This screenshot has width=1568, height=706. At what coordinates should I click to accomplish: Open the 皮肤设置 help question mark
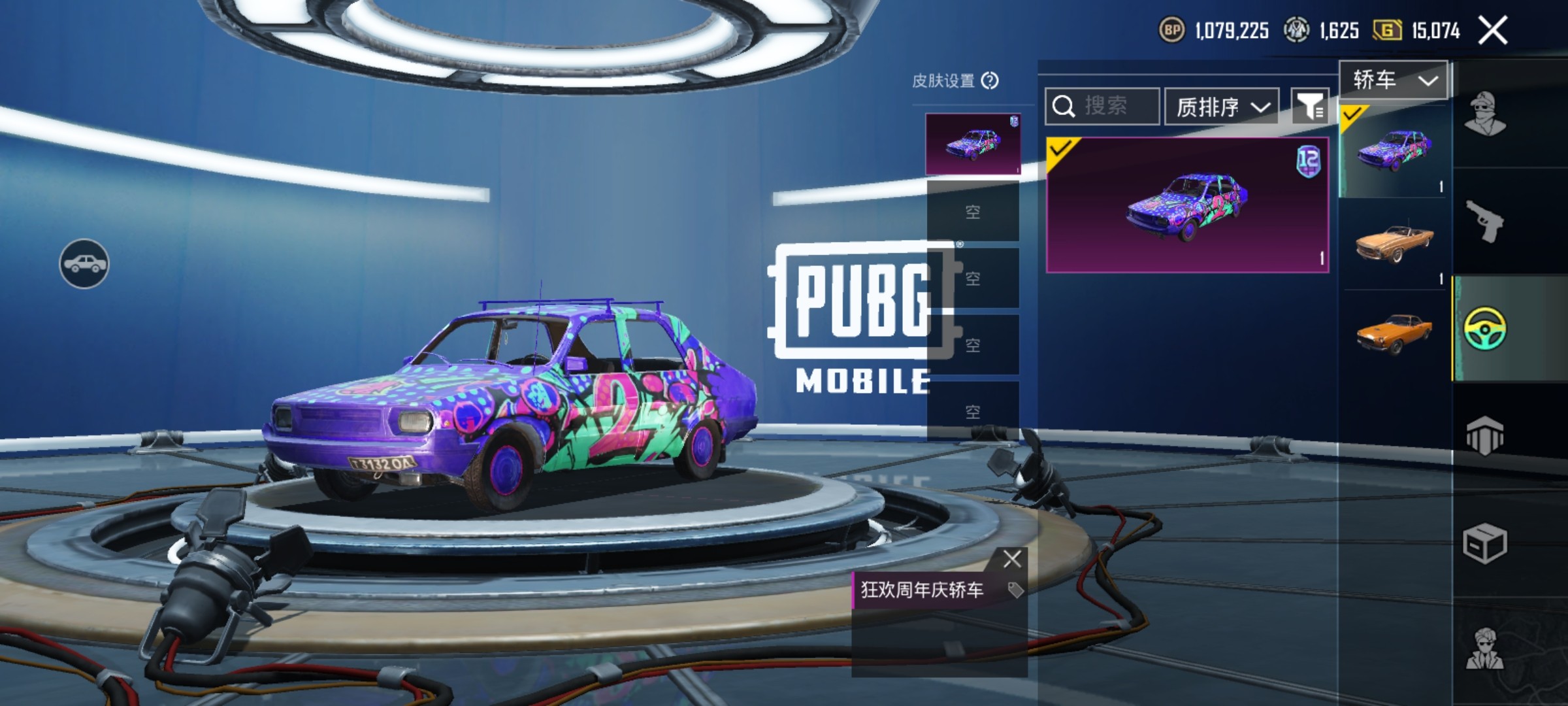[990, 81]
